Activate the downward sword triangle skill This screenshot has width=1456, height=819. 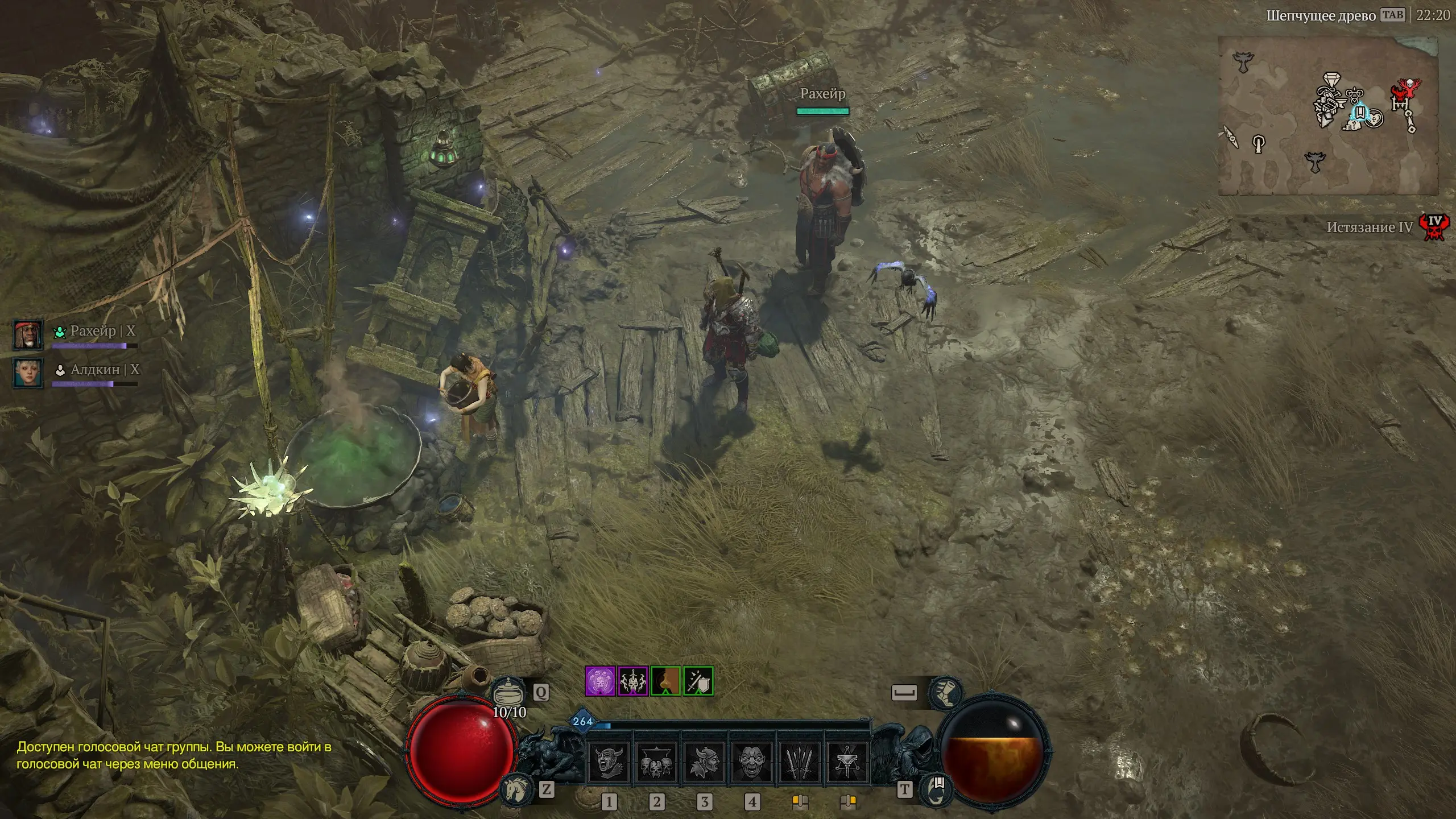[846, 762]
